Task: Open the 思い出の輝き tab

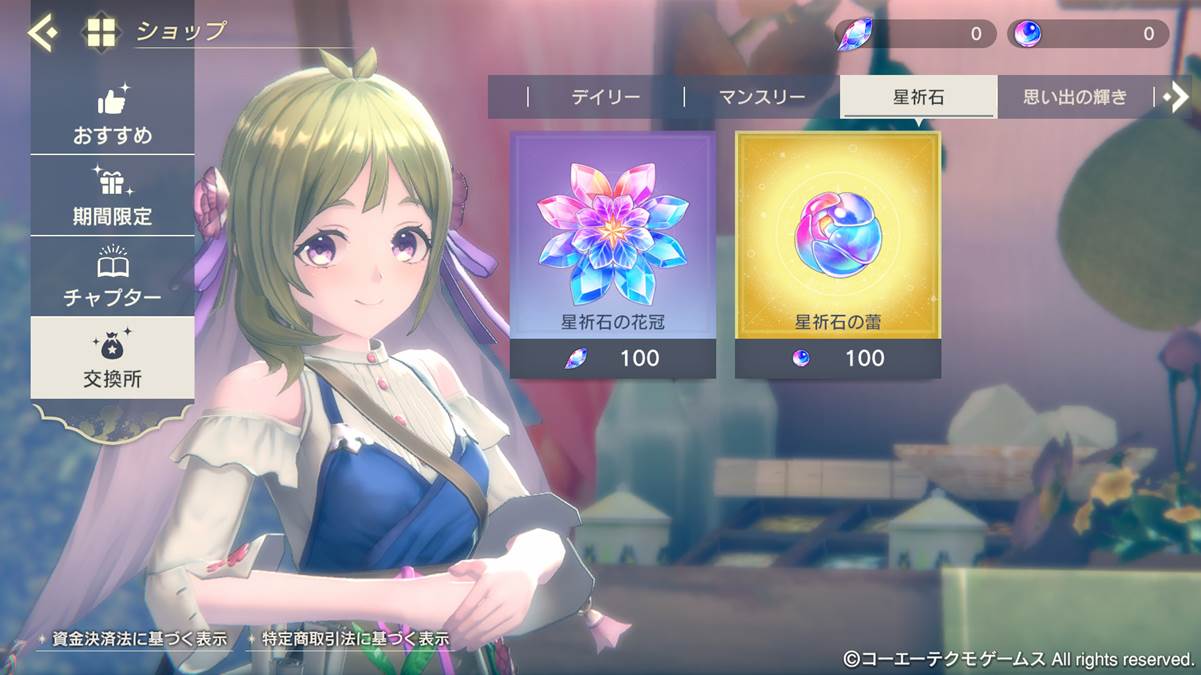Action: tap(1075, 97)
